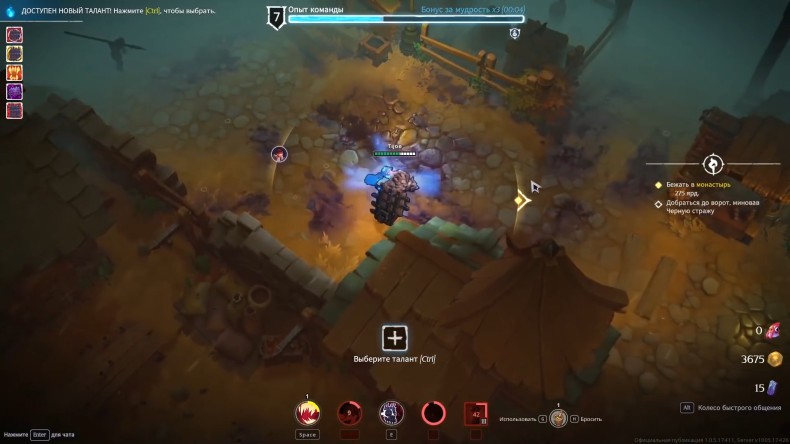The height and width of the screenshot is (444, 790).
Task: Select the orange talent icon in the left column
Action: click(15, 72)
